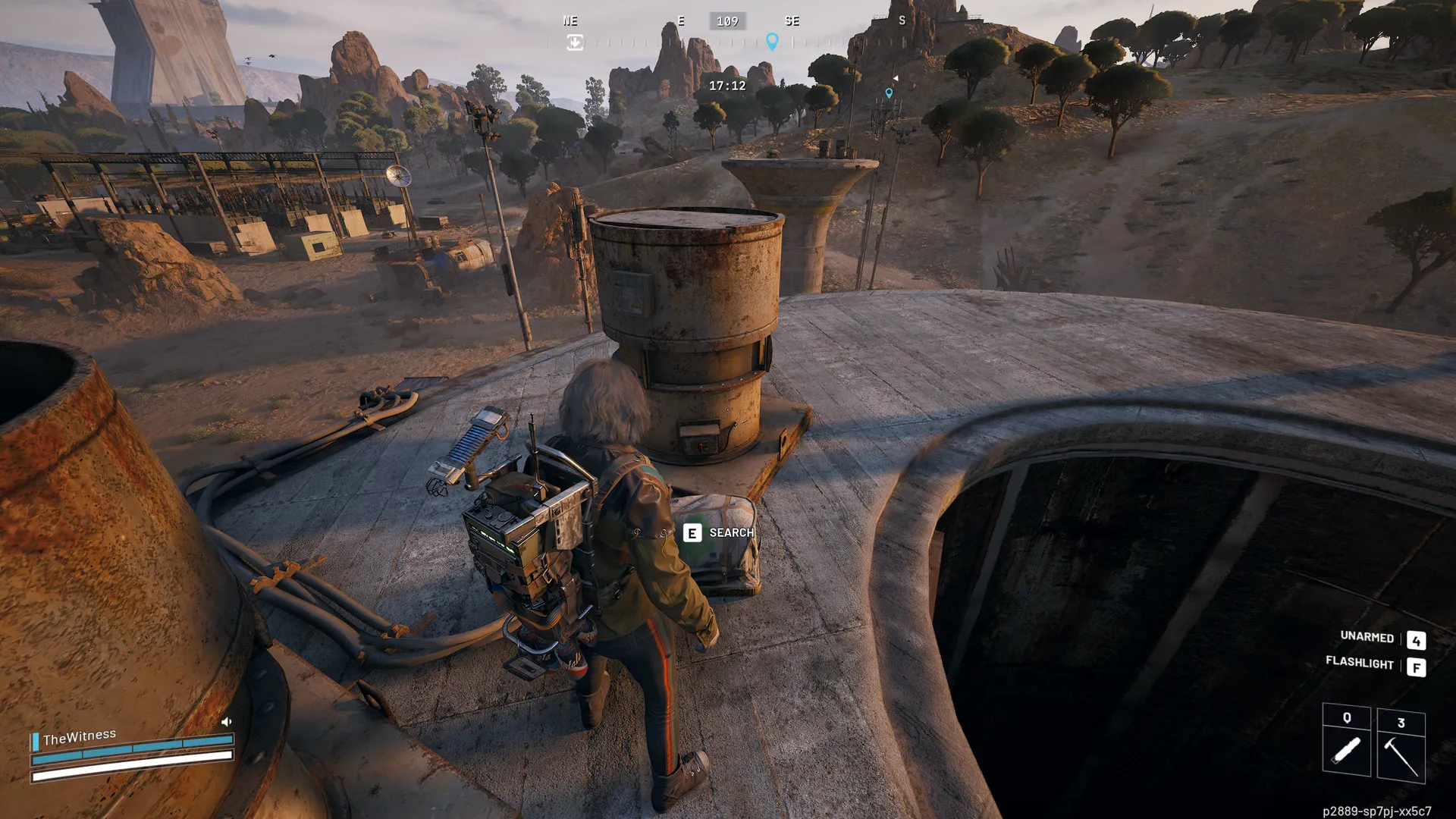Screen dimensions: 1456x819
Task: Click the extraction marker icon on the compass
Action: [575, 42]
